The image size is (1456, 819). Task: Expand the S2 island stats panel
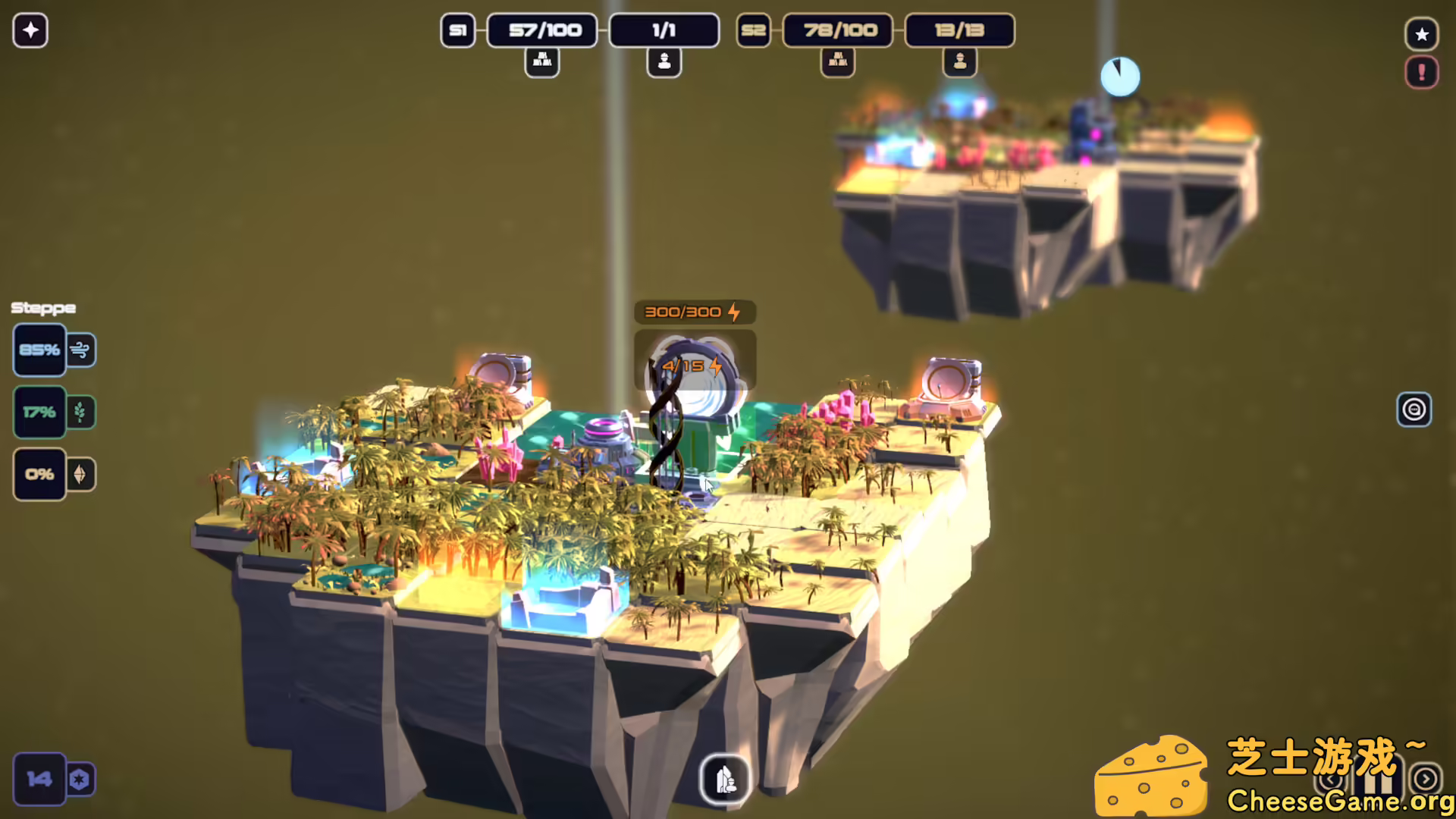tap(753, 31)
